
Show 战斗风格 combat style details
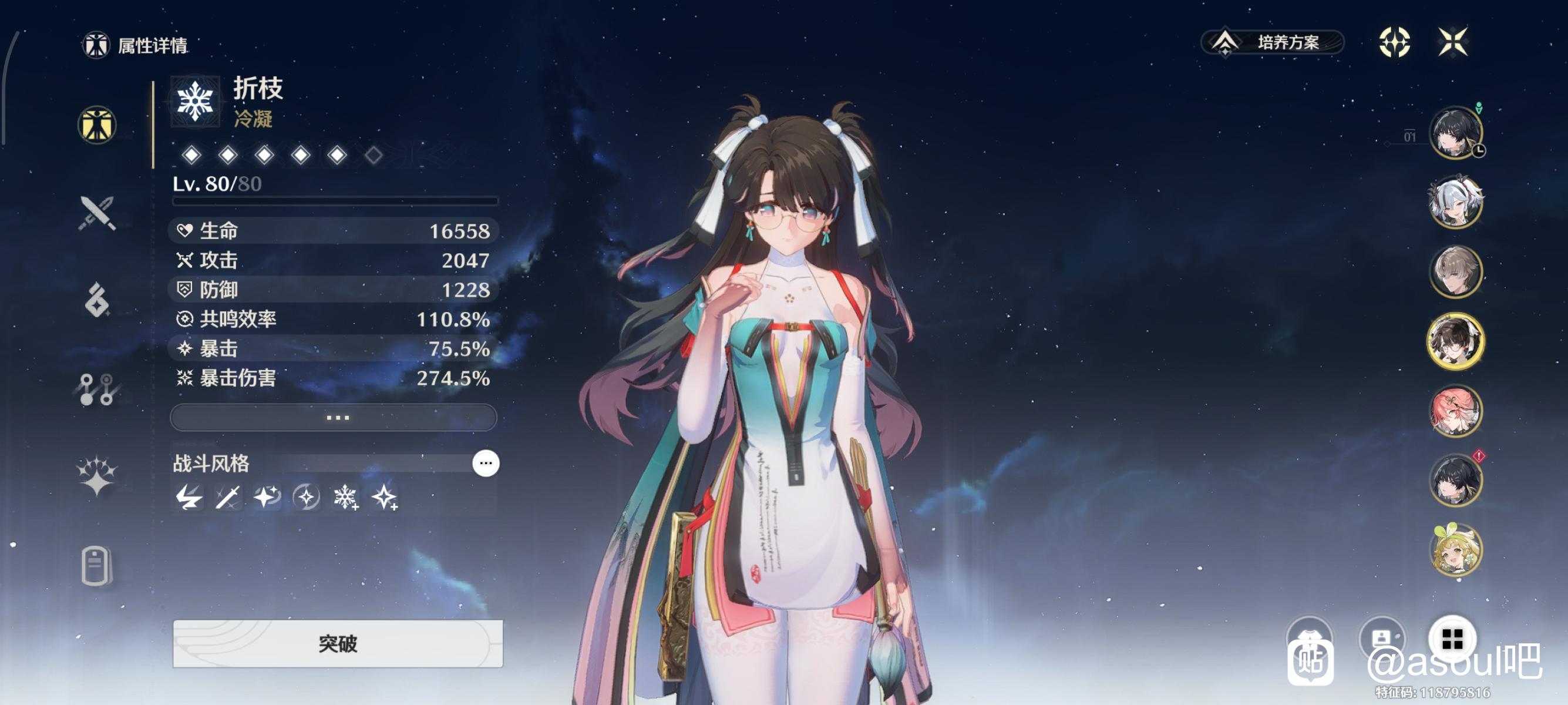[485, 464]
